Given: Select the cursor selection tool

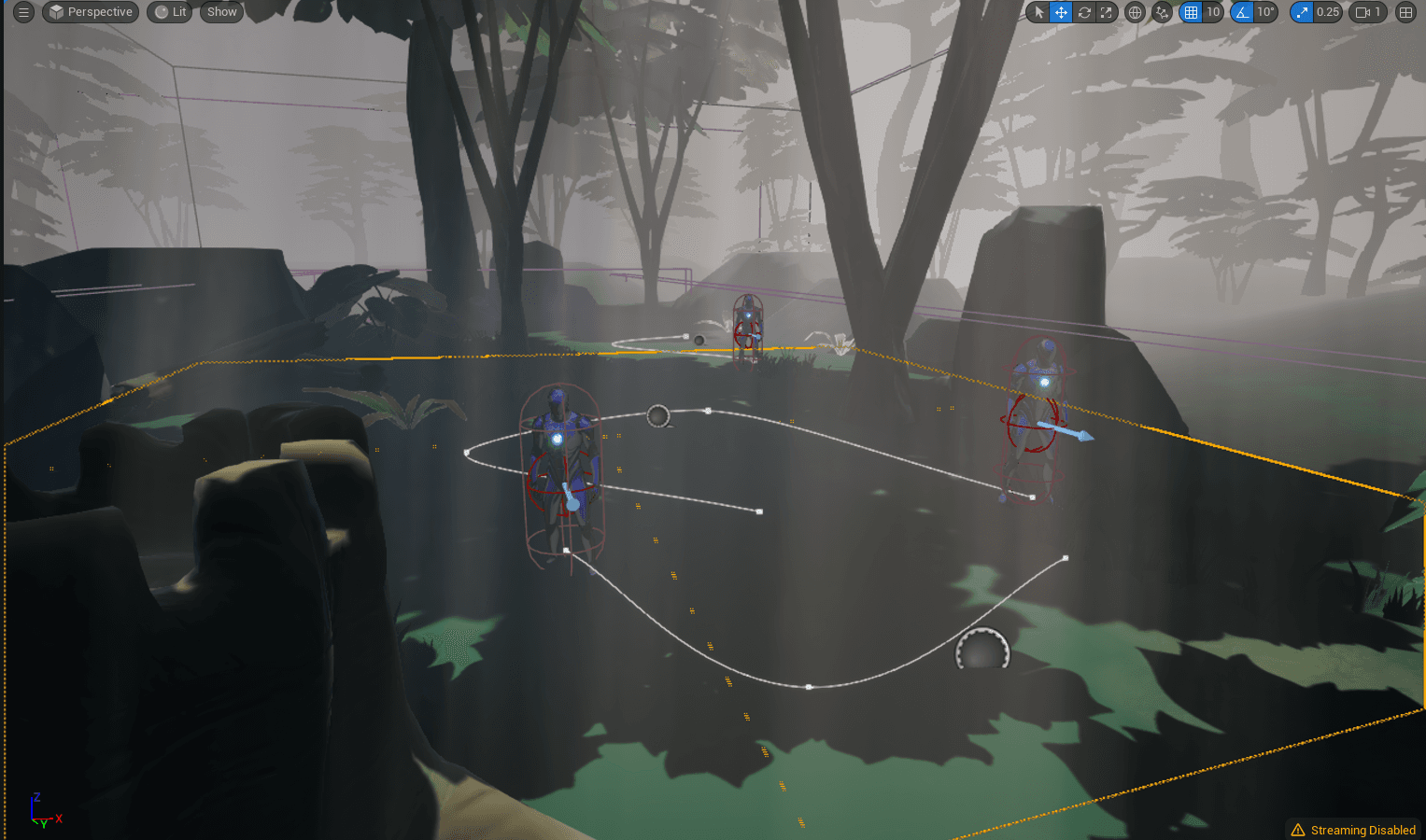Looking at the screenshot, I should pos(1038,12).
